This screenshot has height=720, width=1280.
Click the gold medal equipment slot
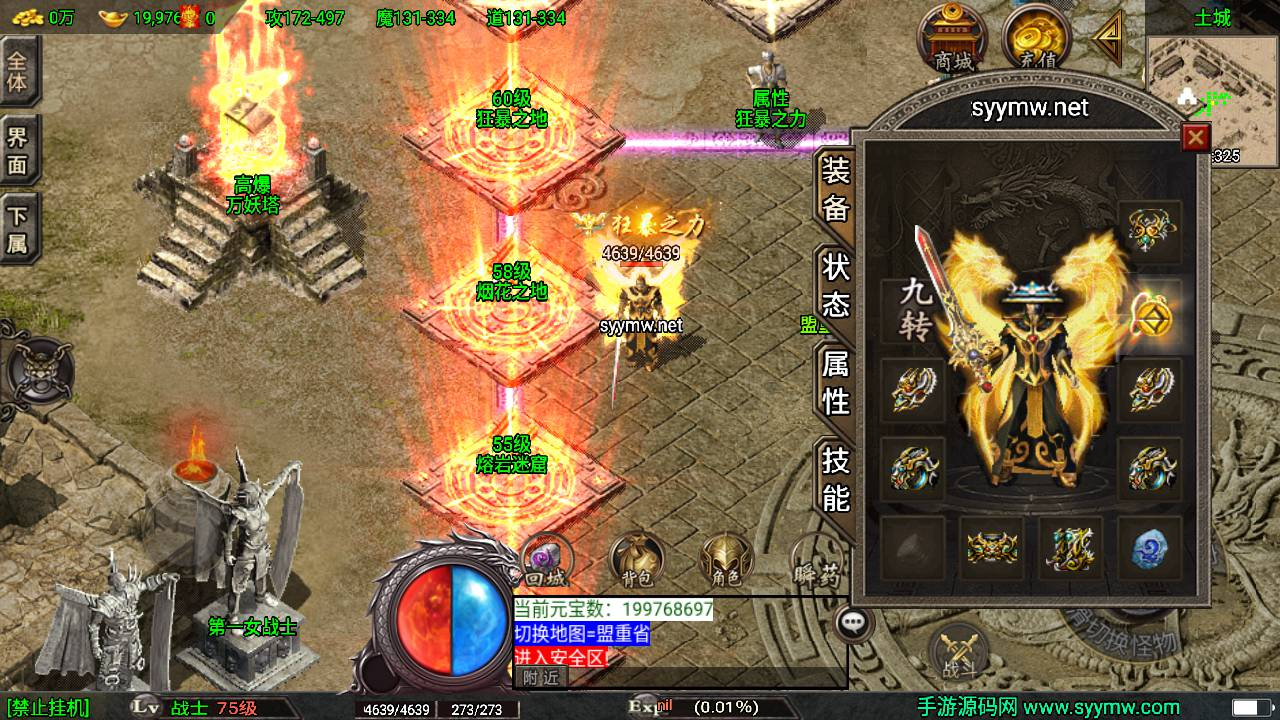coord(1149,313)
